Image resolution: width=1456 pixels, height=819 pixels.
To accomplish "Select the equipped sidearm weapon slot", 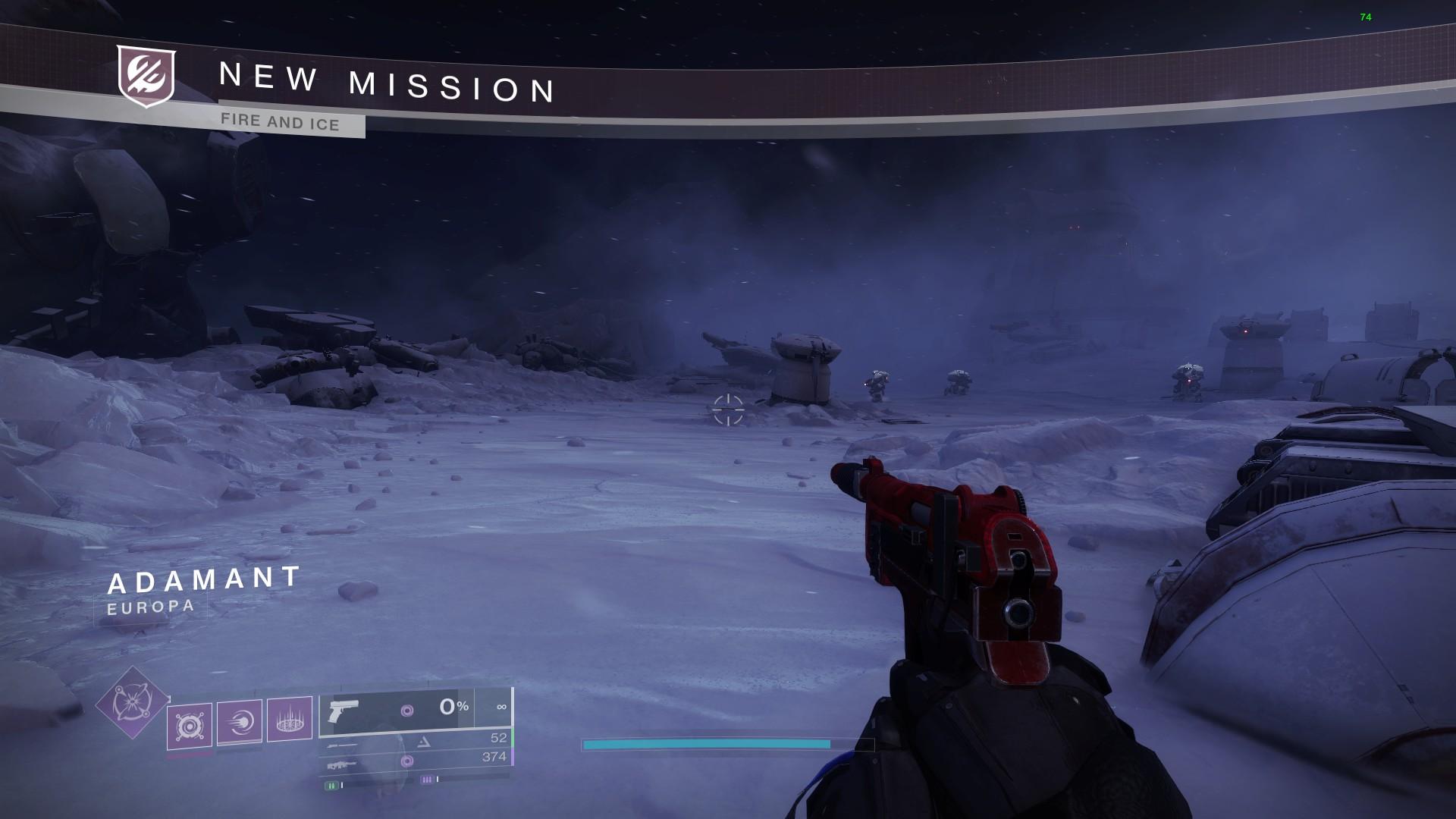I will click(416, 711).
